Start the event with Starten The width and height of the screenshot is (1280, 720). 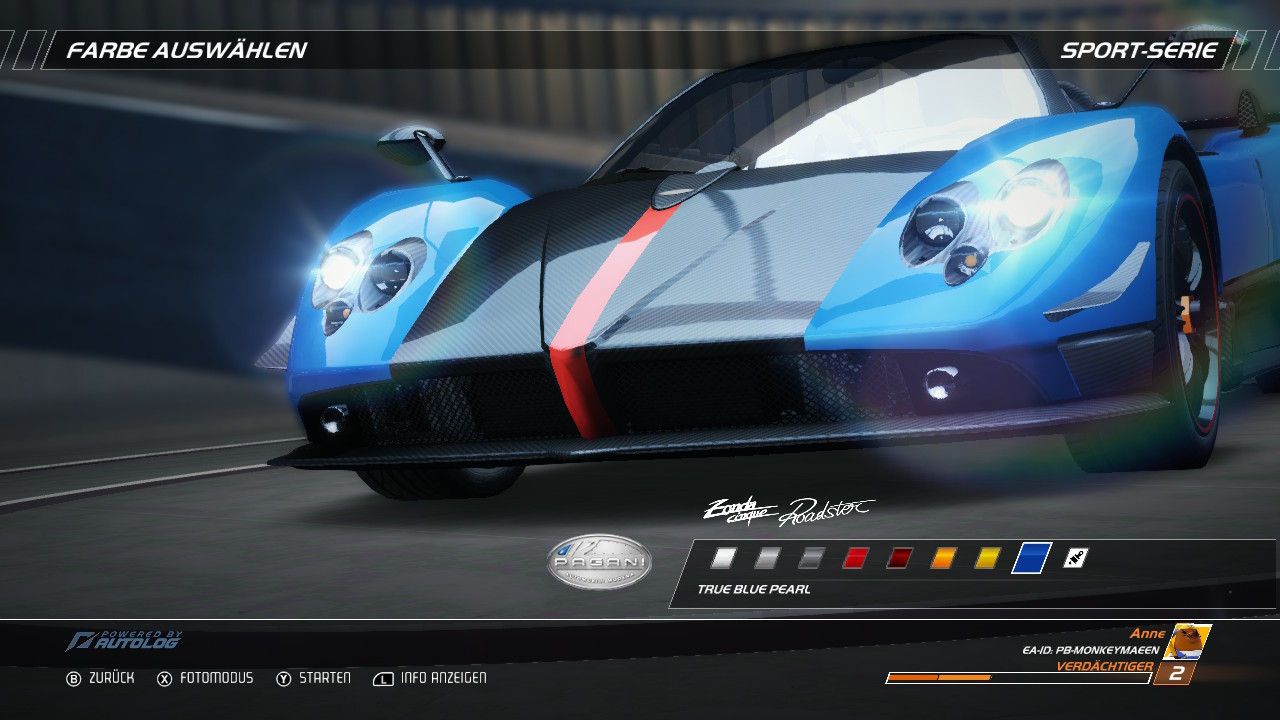314,678
